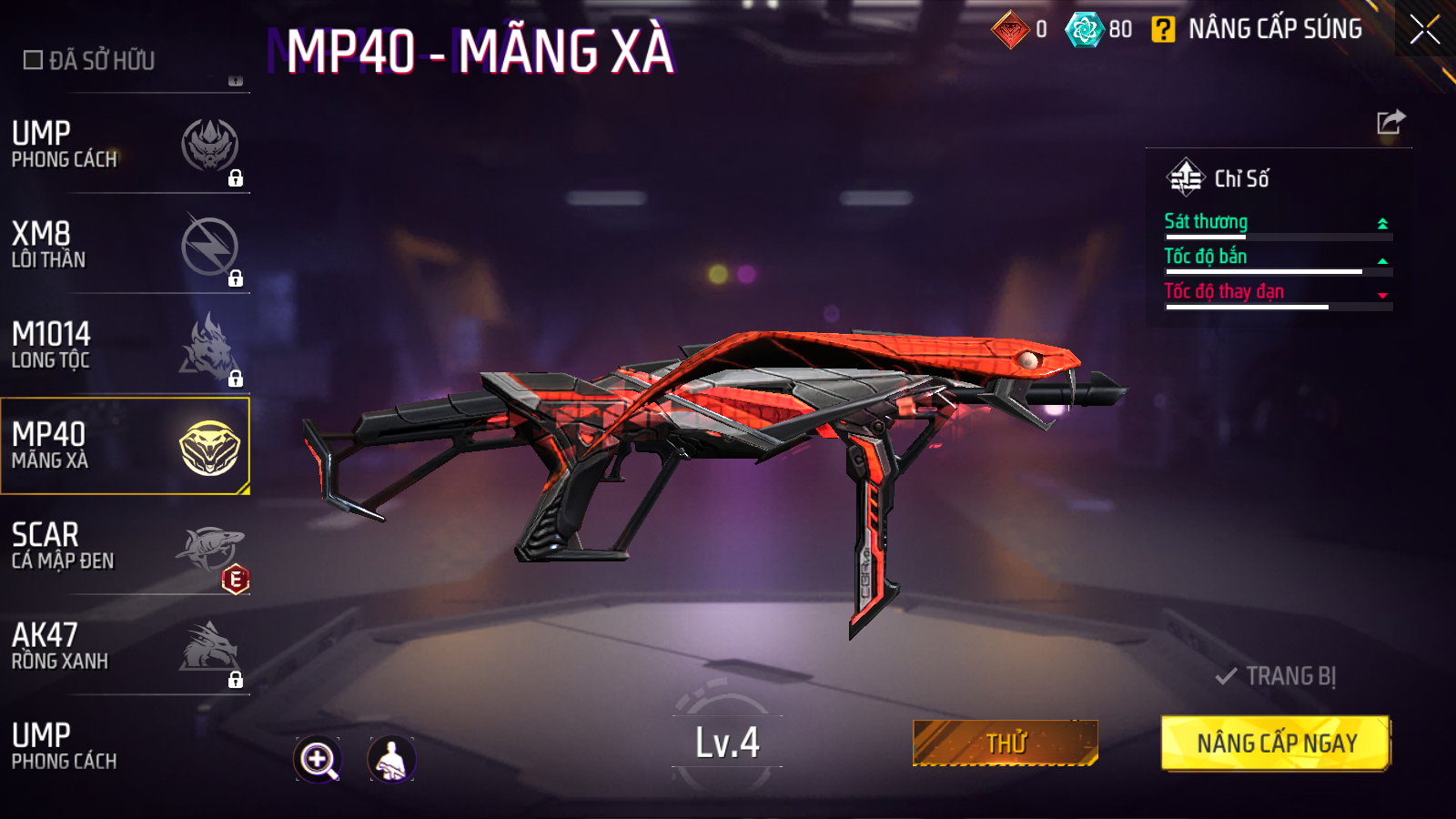Viewport: 1456px width, 819px height.
Task: Select the MP40 Mãng Xà entry
Action: (x=125, y=446)
